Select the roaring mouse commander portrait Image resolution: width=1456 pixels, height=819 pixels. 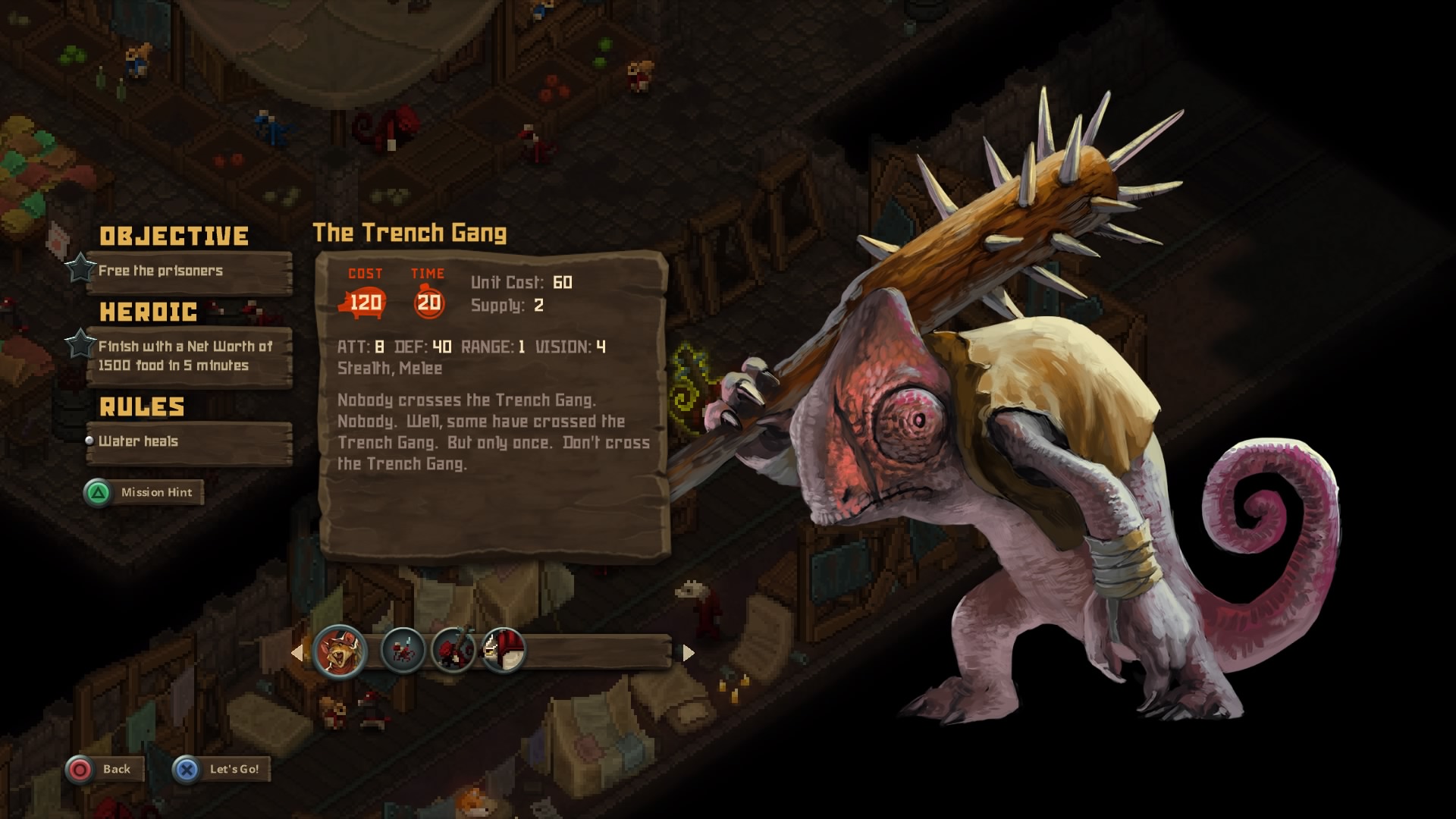pyautogui.click(x=339, y=651)
